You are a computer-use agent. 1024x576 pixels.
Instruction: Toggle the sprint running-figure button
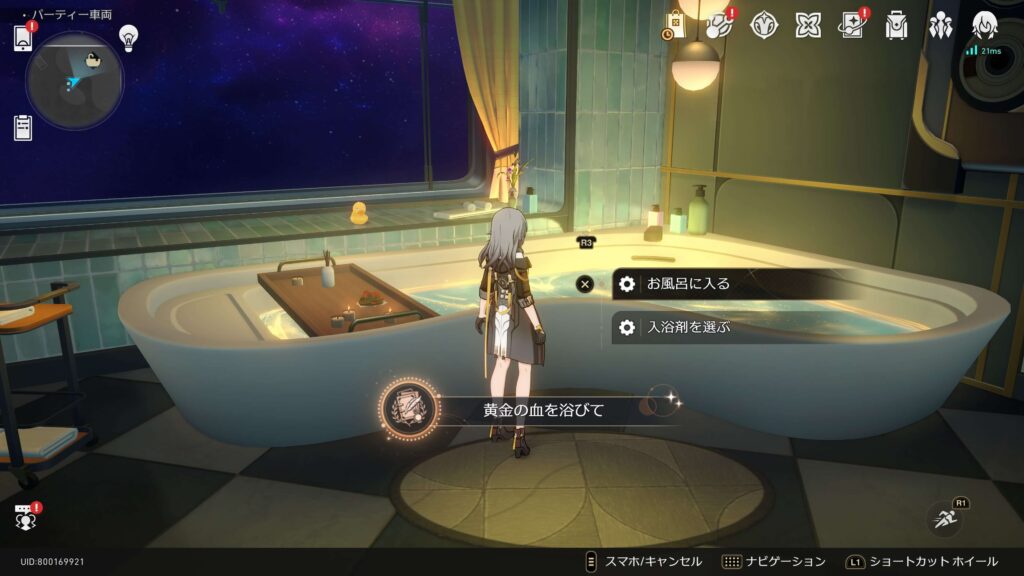(x=945, y=518)
